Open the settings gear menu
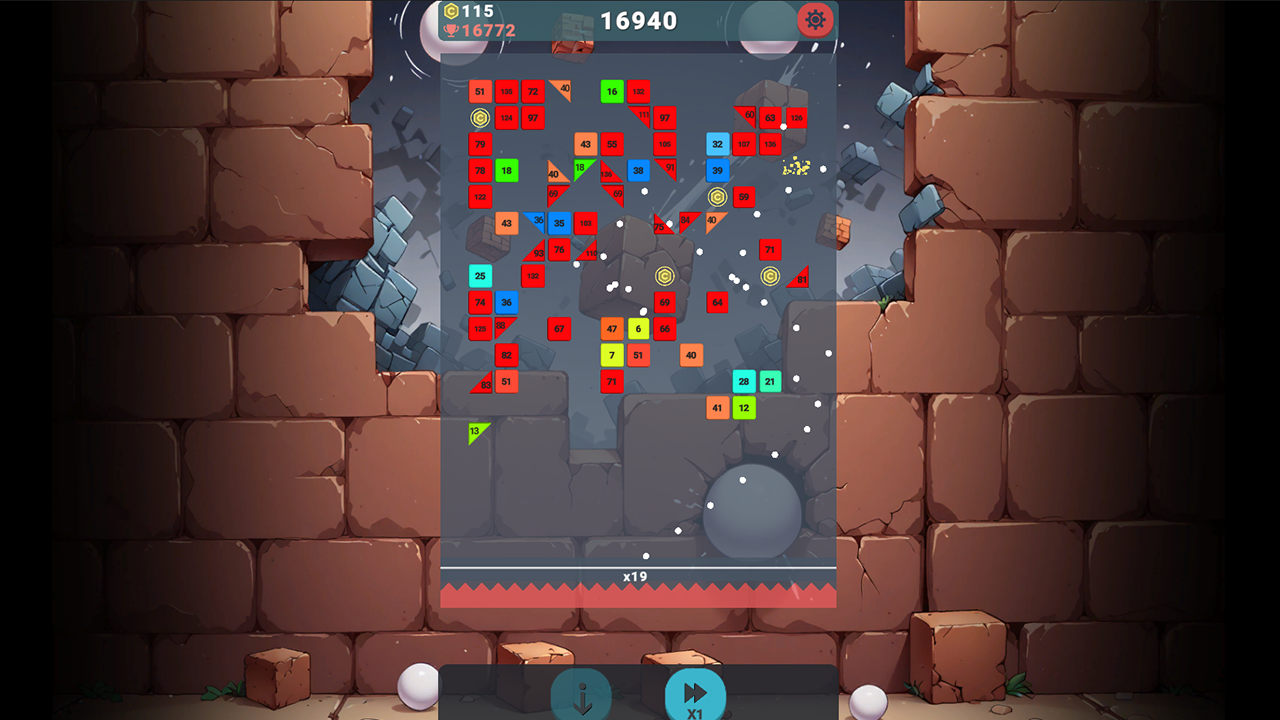Viewport: 1280px width, 720px height. [x=815, y=20]
